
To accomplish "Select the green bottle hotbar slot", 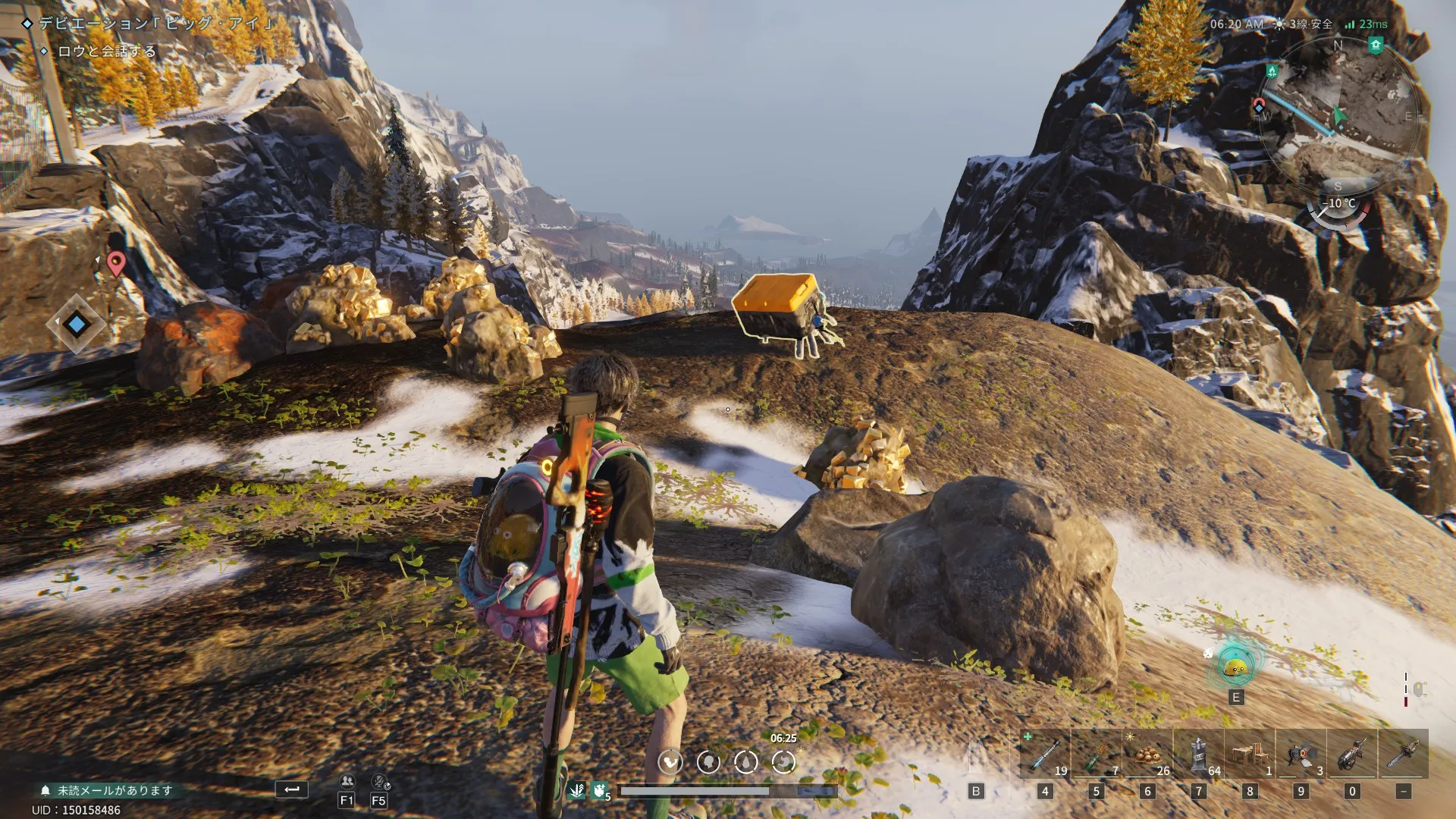I will point(1097,754).
